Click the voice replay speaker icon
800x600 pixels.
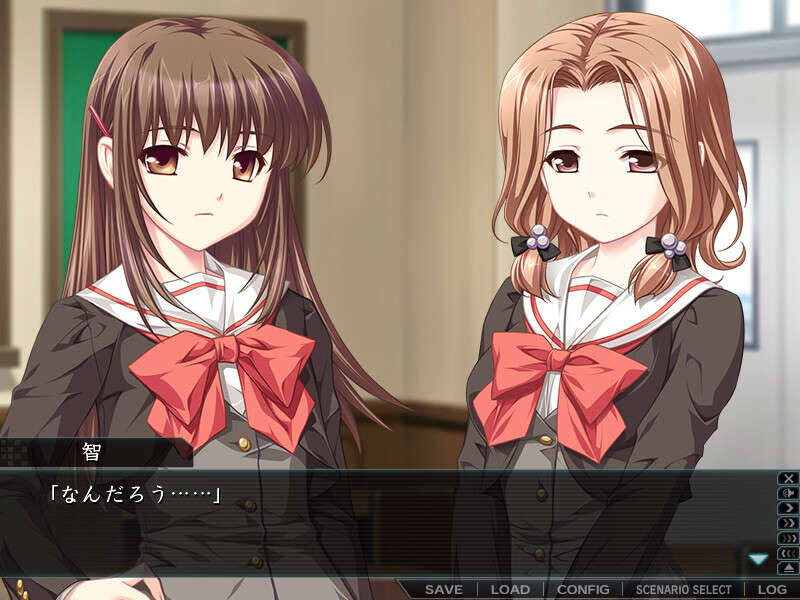tap(788, 493)
